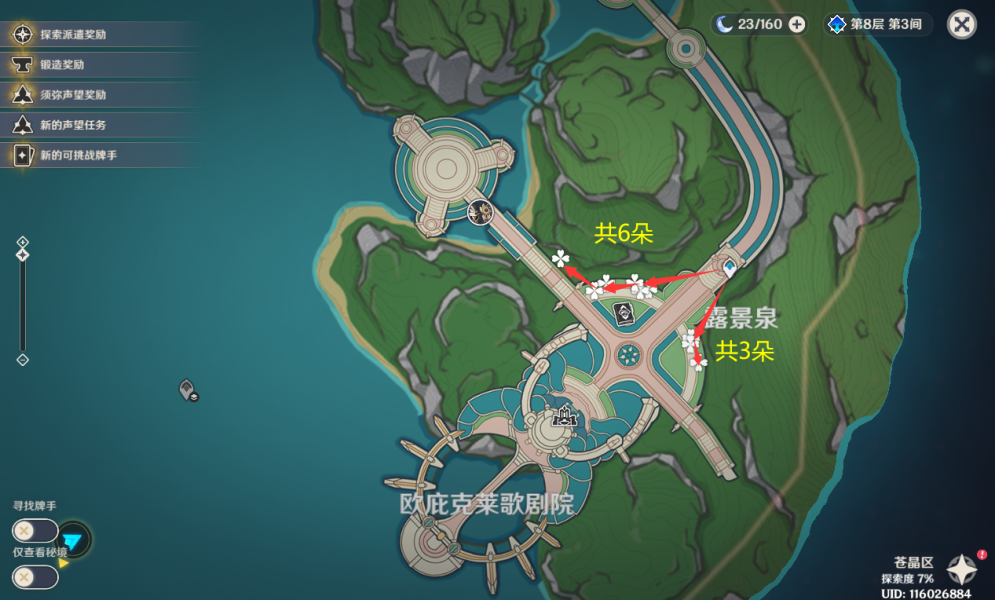Toggle the 仅查看秘境 switch
995x600 pixels.
coord(35,577)
